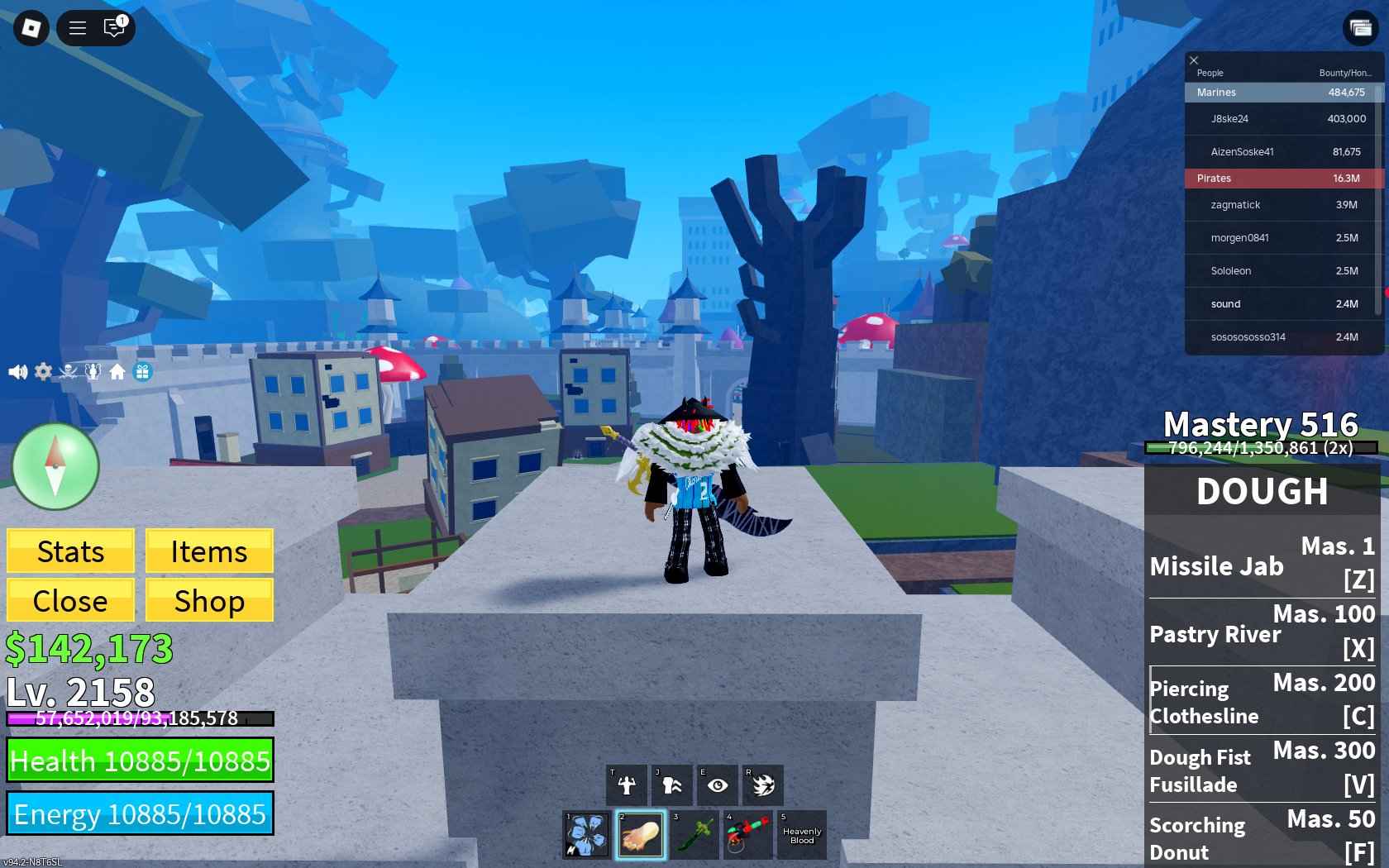The height and width of the screenshot is (868, 1389).
Task: Click the home icon in the sidebar
Action: click(117, 371)
